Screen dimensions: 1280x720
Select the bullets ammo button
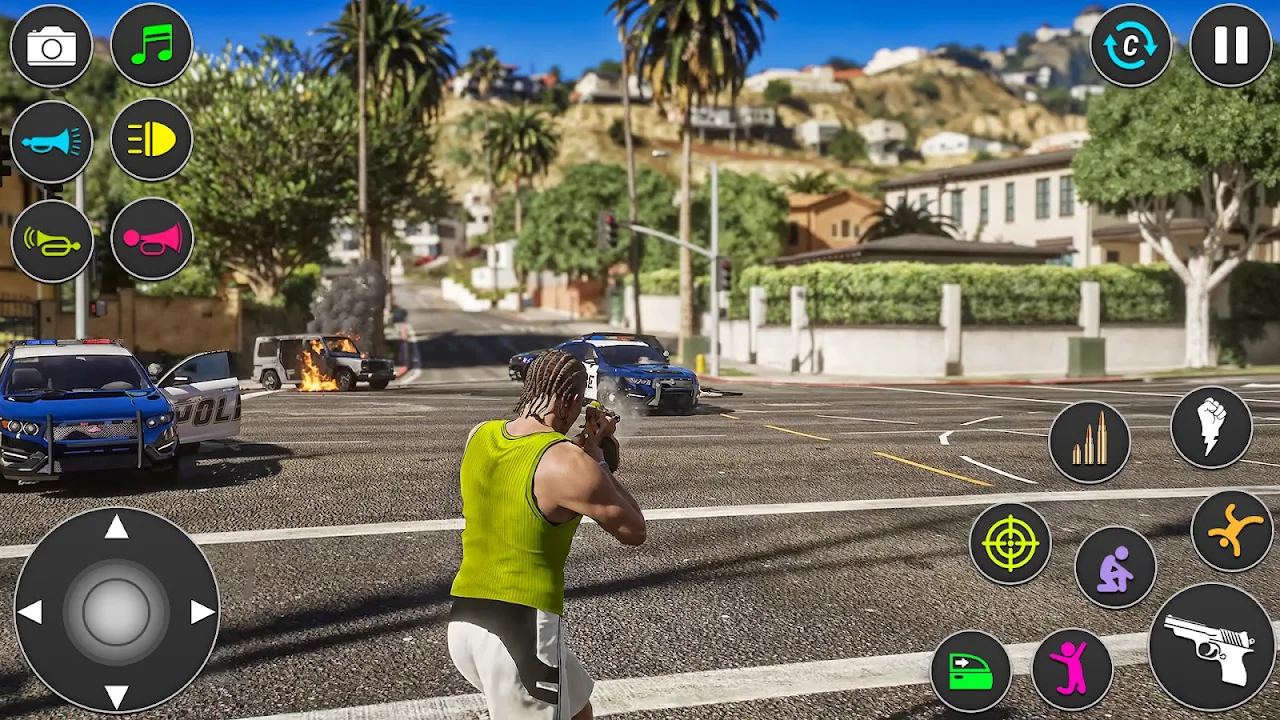click(1089, 441)
